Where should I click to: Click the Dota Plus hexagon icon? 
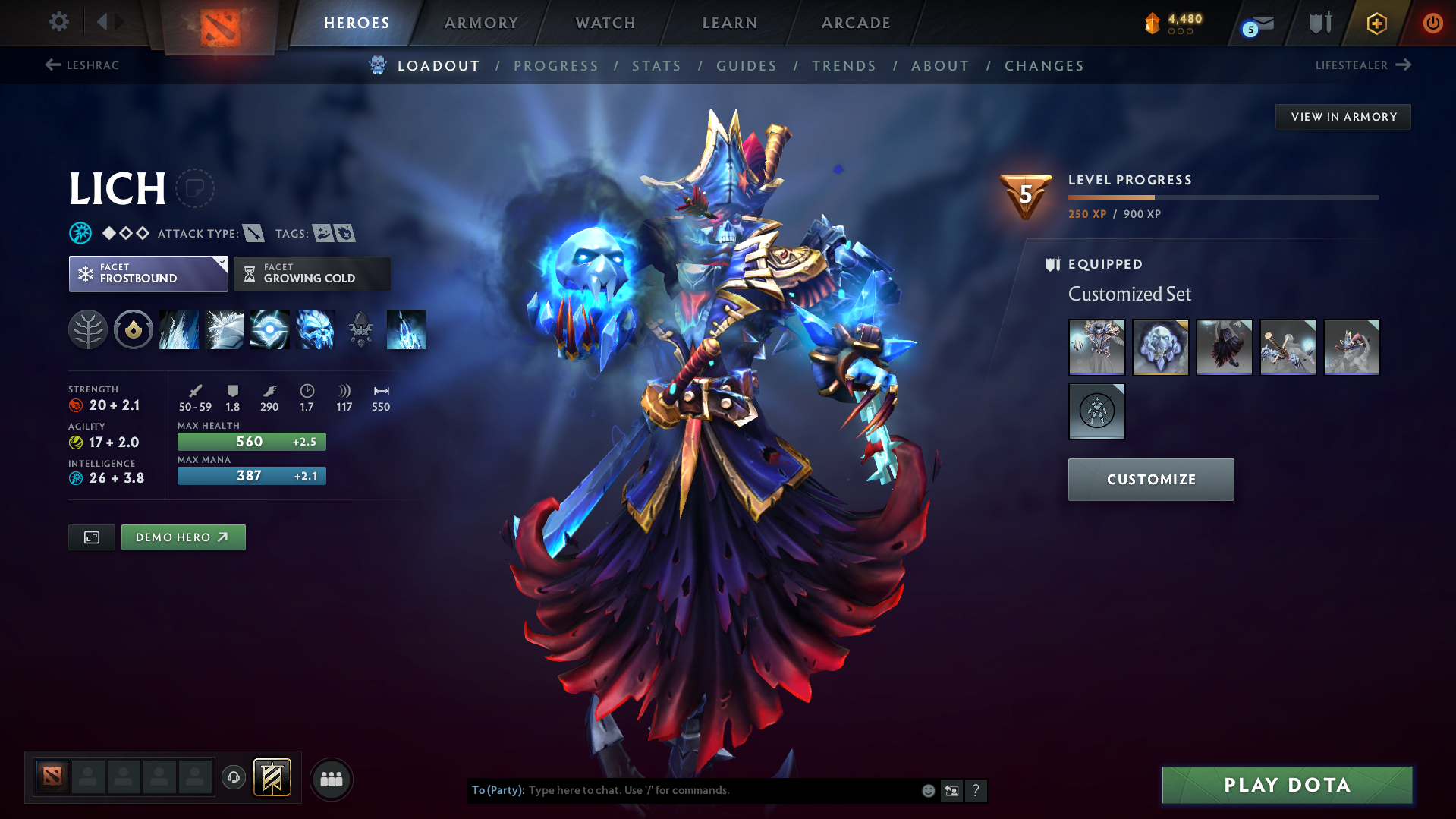click(1376, 23)
